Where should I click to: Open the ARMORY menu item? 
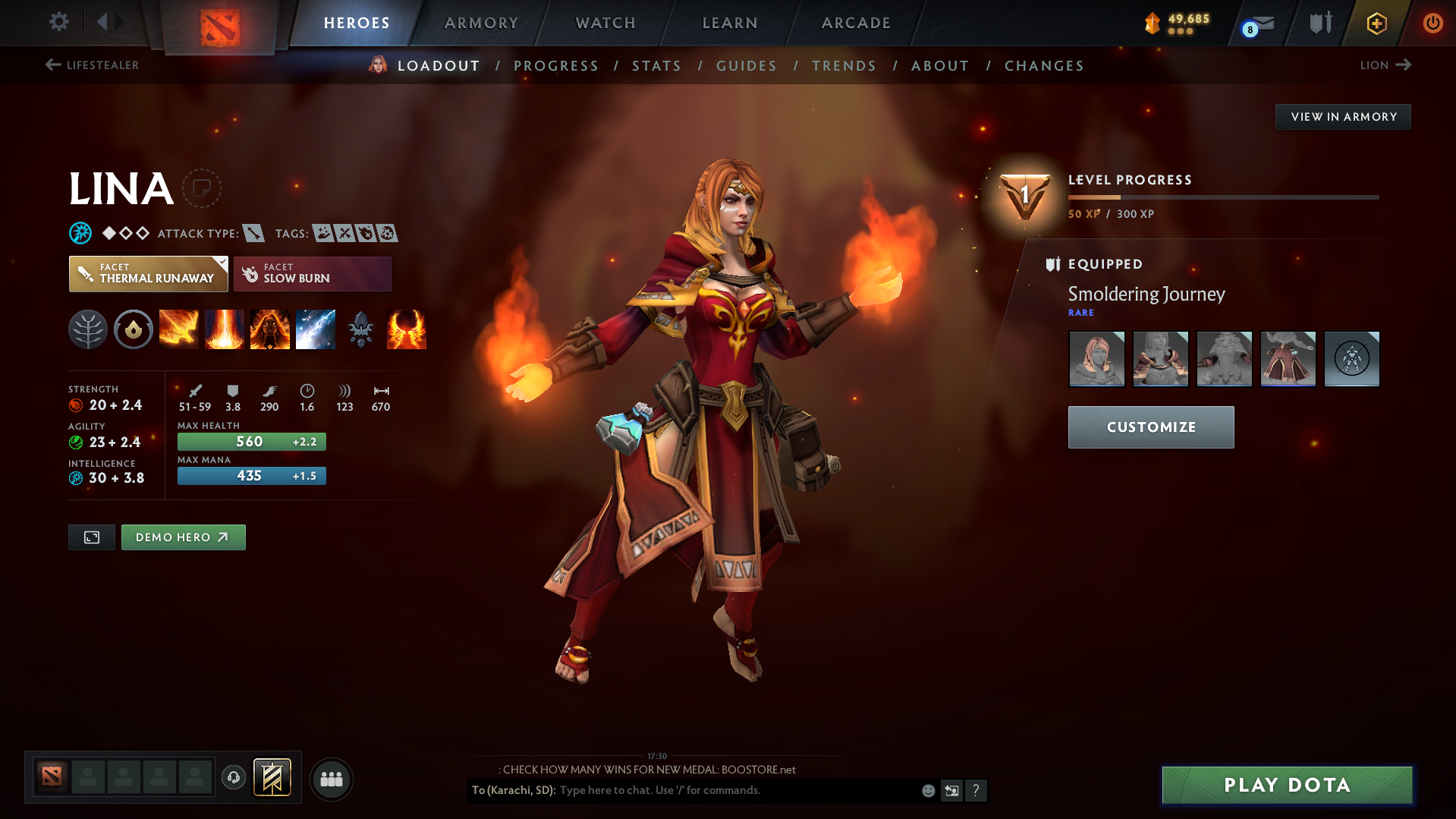pyautogui.click(x=481, y=23)
